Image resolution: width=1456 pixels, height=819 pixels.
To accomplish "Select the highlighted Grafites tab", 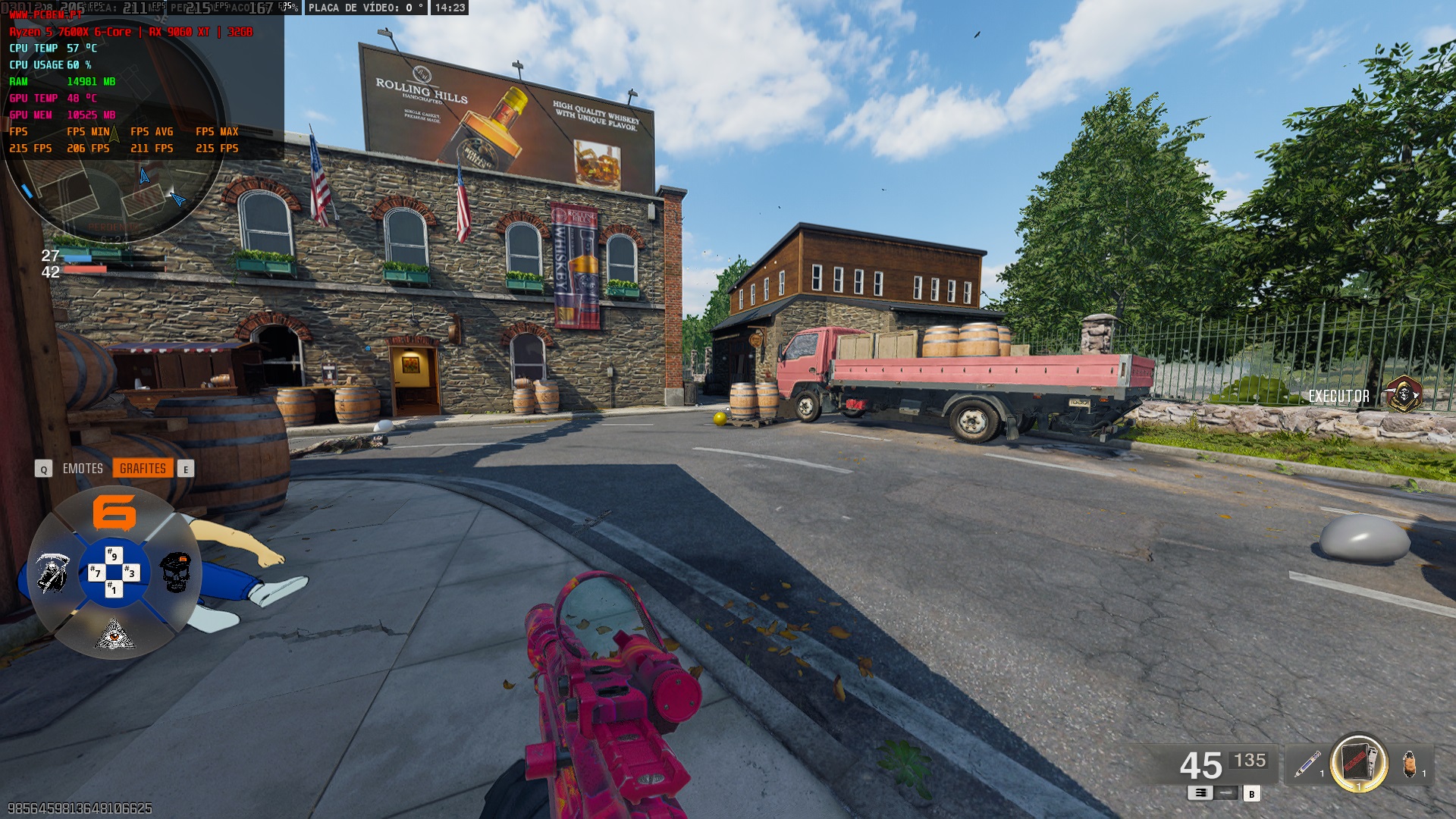I will tap(143, 469).
